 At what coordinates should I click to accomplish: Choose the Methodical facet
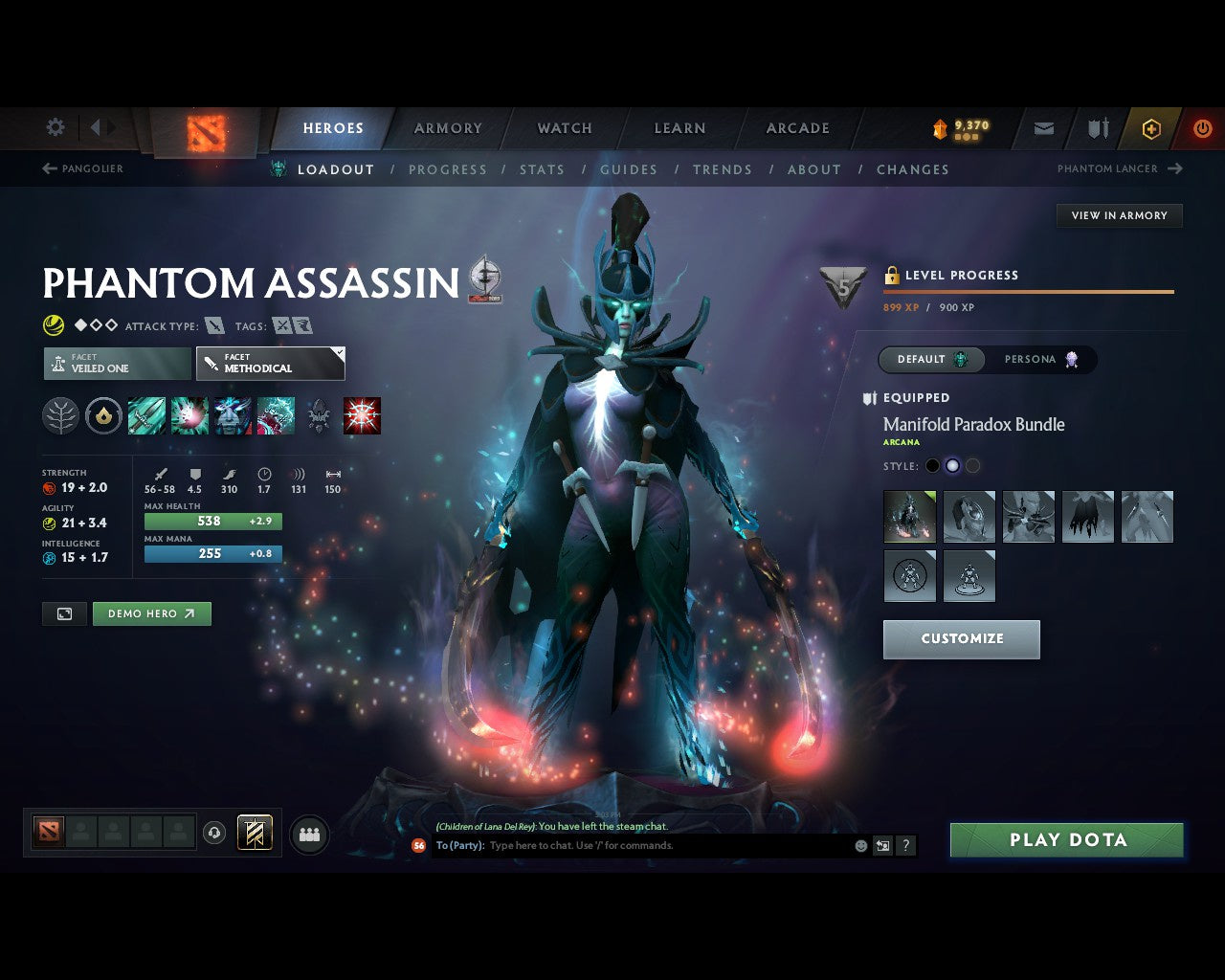tap(270, 364)
